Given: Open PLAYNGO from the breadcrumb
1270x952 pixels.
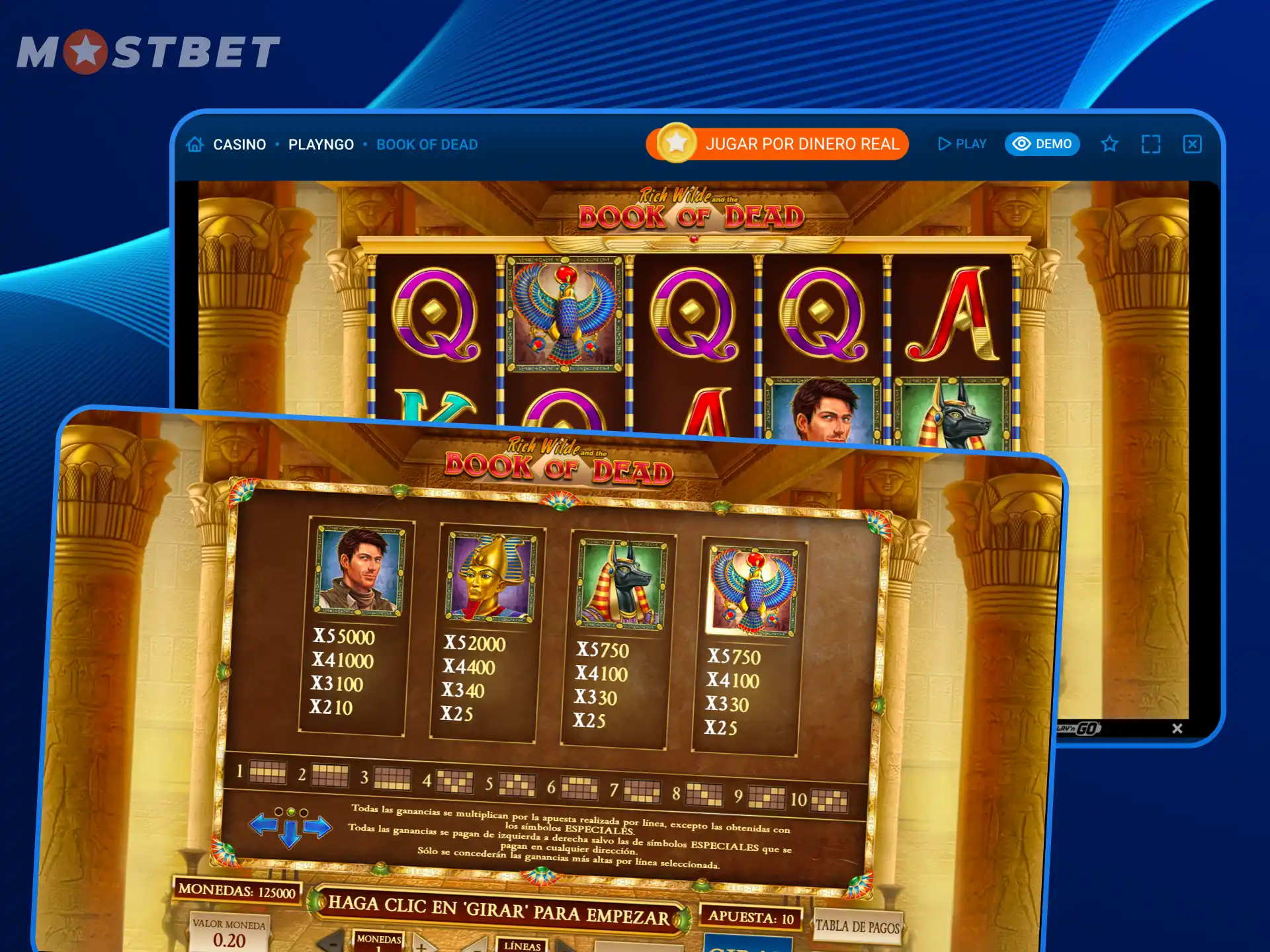Looking at the screenshot, I should pos(320,144).
